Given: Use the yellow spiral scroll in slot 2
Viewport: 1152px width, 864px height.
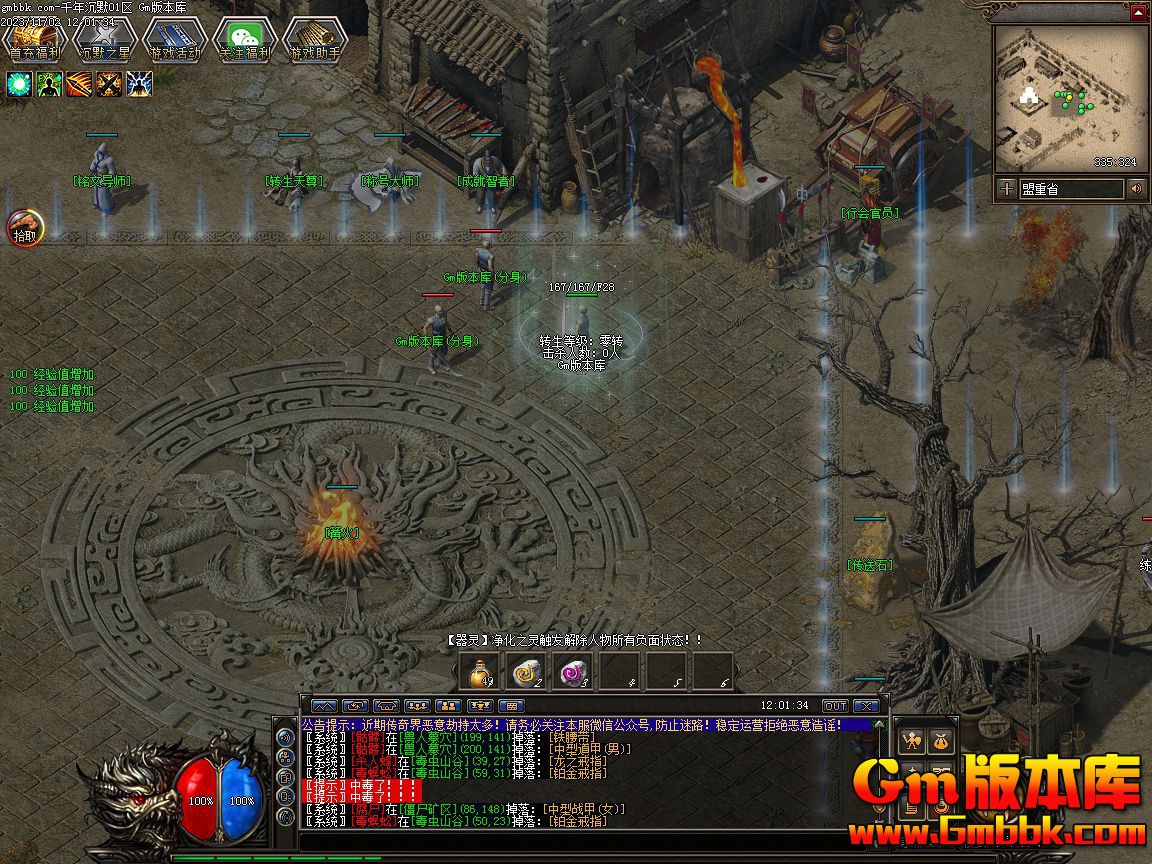Looking at the screenshot, I should (x=525, y=672).
